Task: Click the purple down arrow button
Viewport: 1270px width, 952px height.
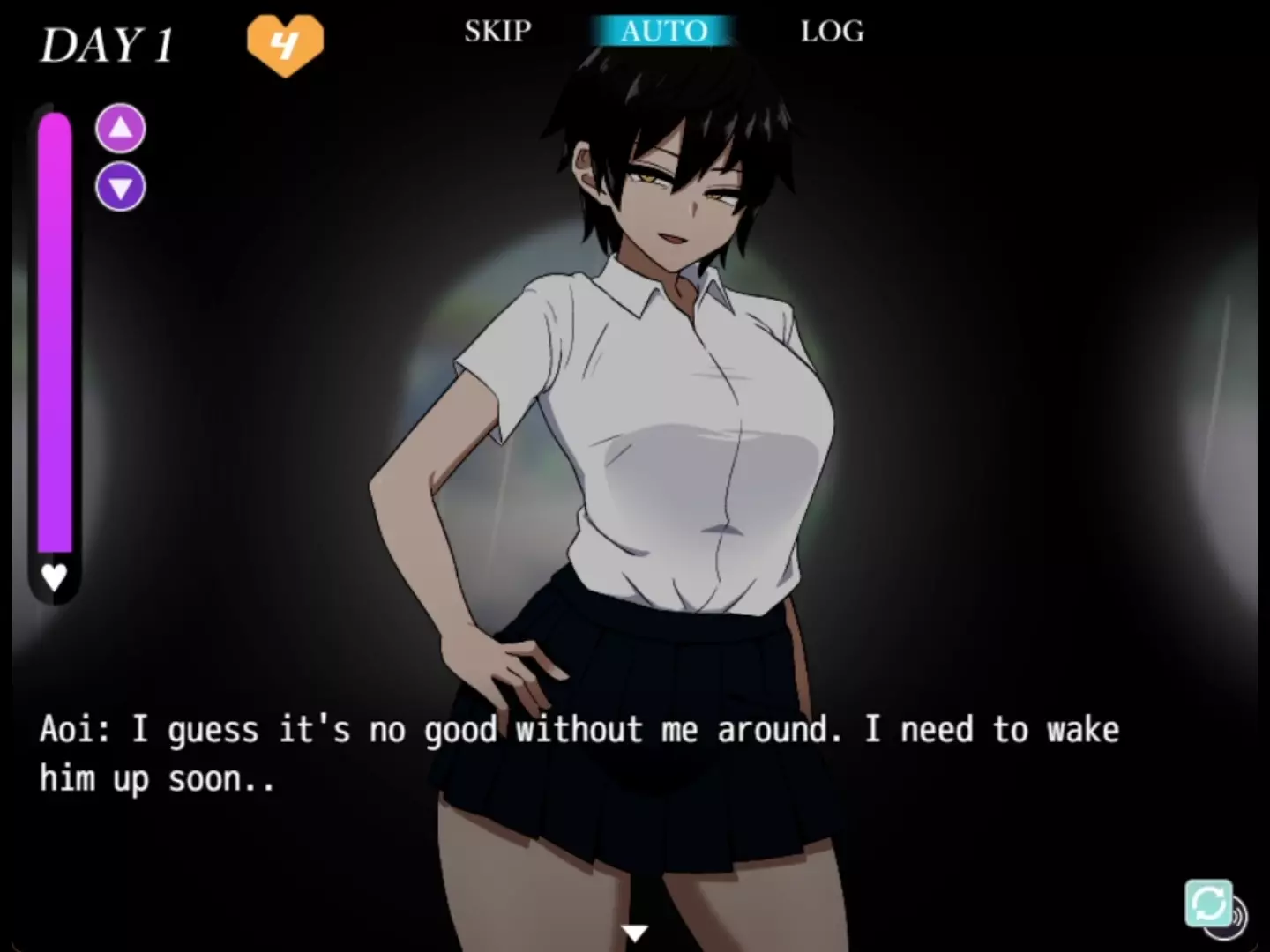Action: [121, 187]
